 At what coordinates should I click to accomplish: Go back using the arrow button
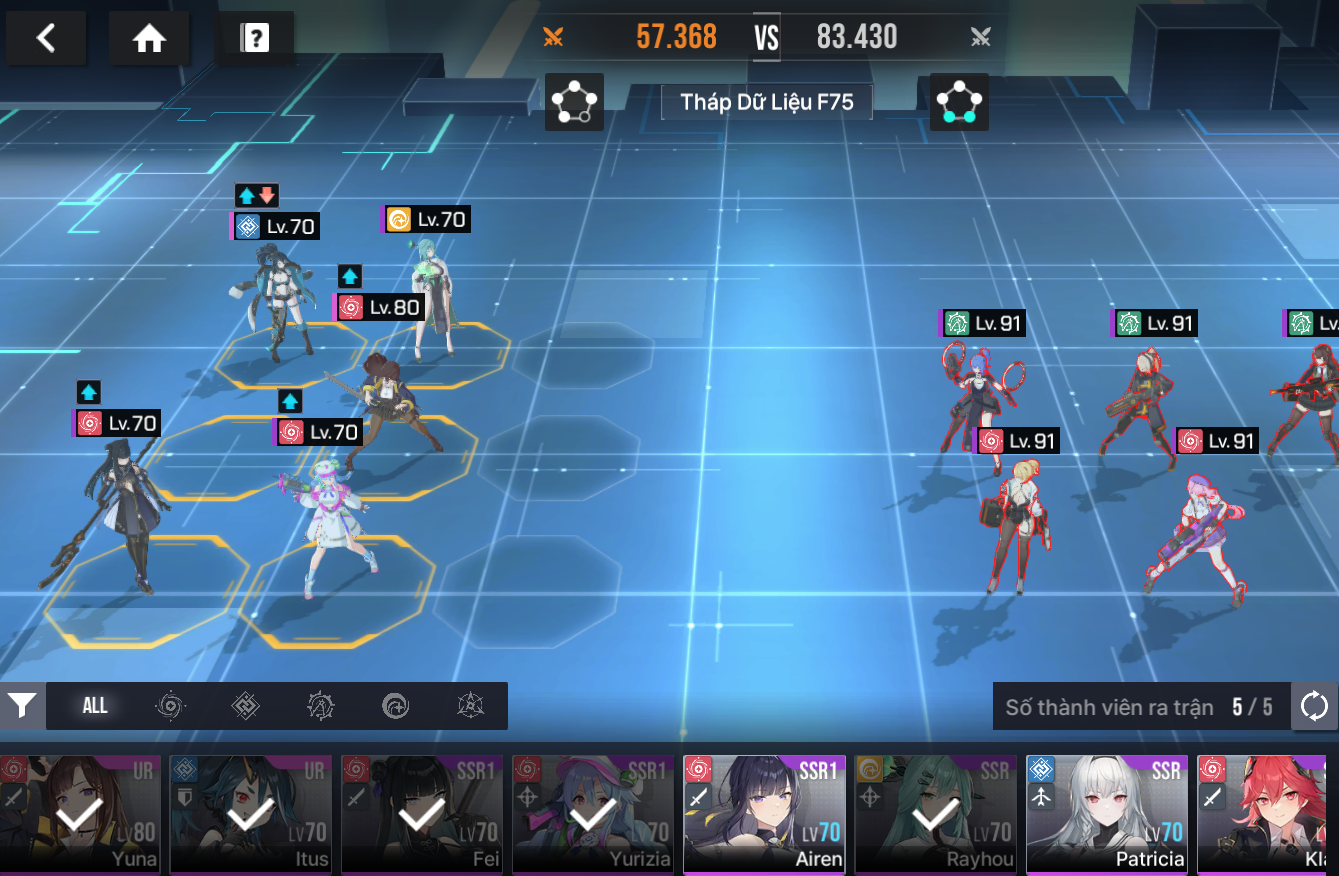coord(45,38)
